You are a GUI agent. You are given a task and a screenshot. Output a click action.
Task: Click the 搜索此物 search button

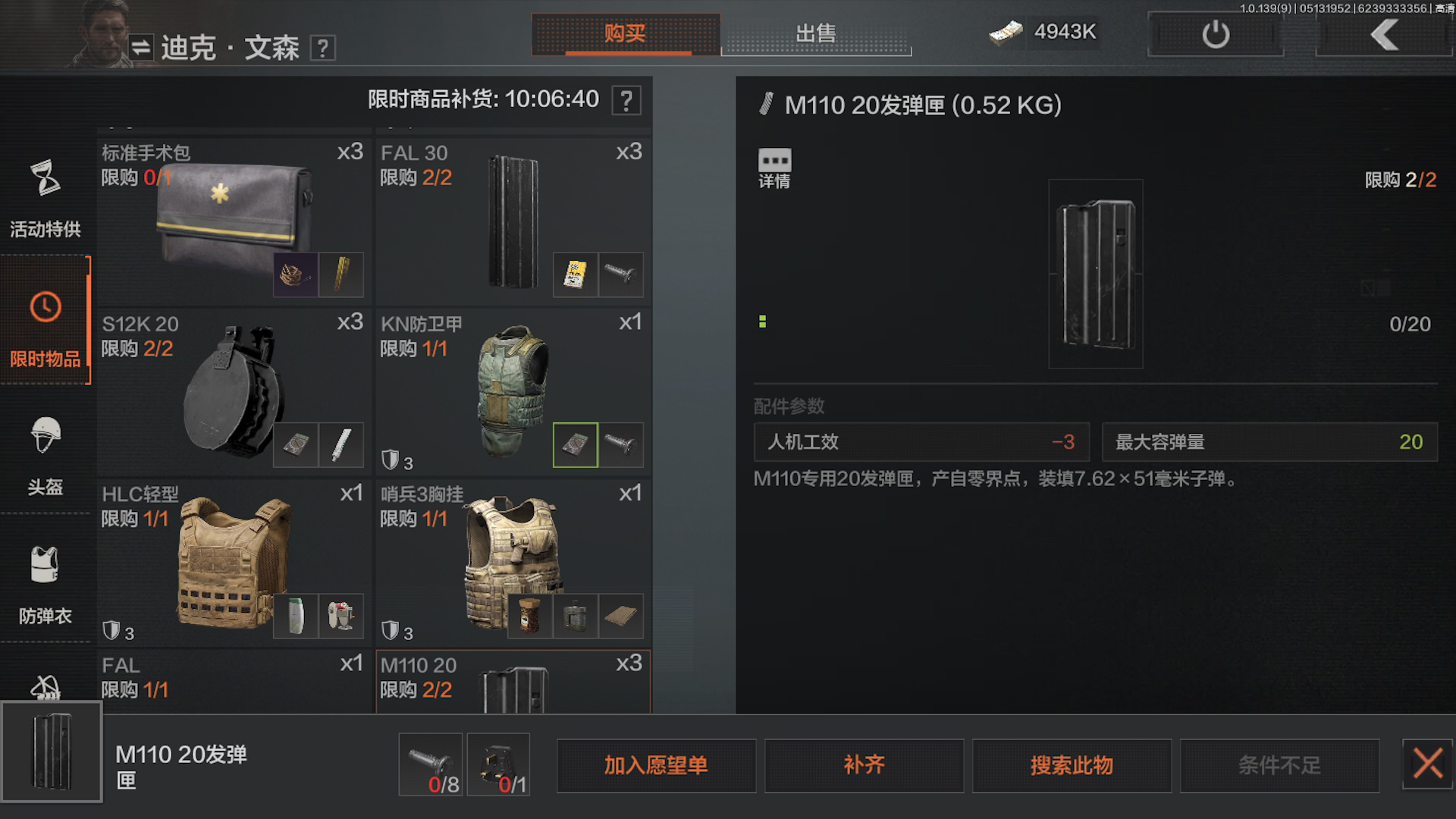coord(1072,765)
